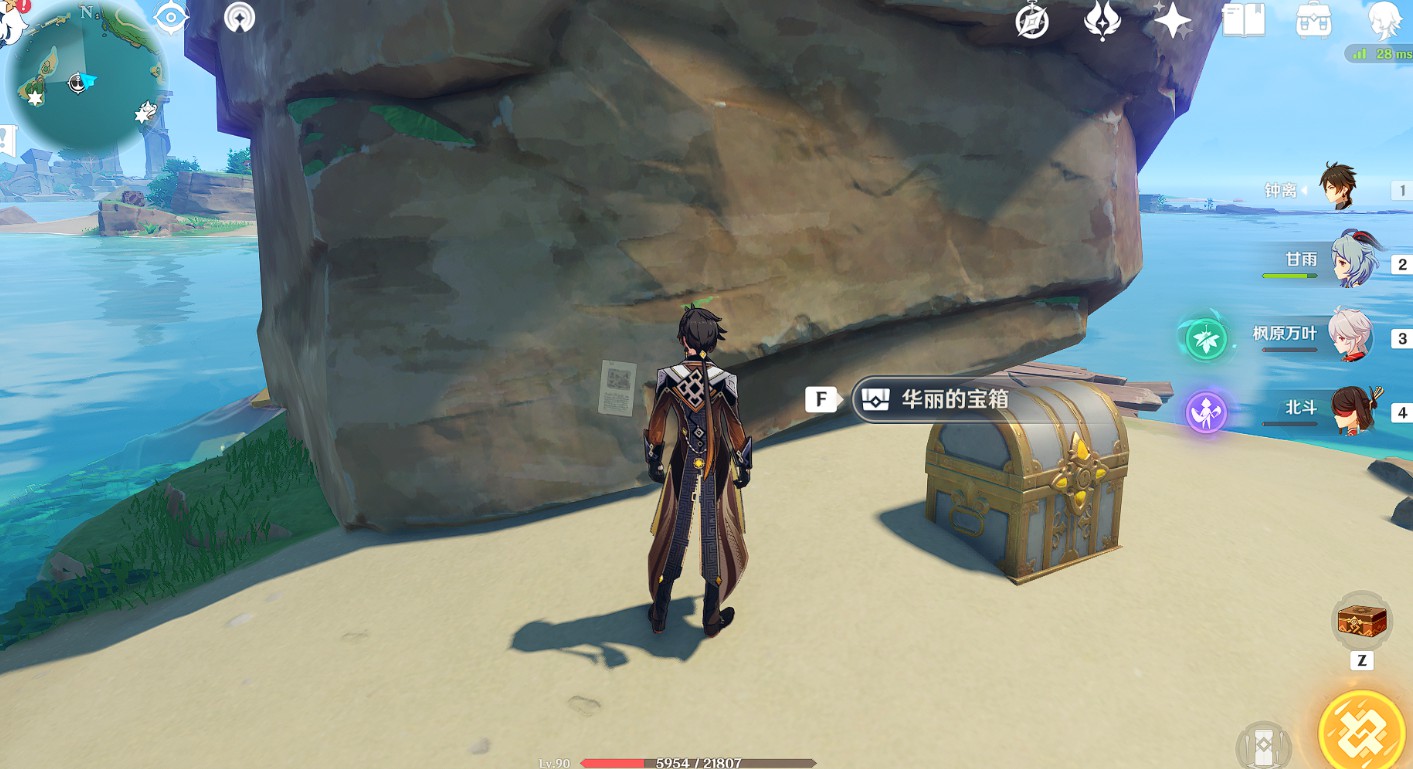Switch to party member 钟离

click(1336, 189)
